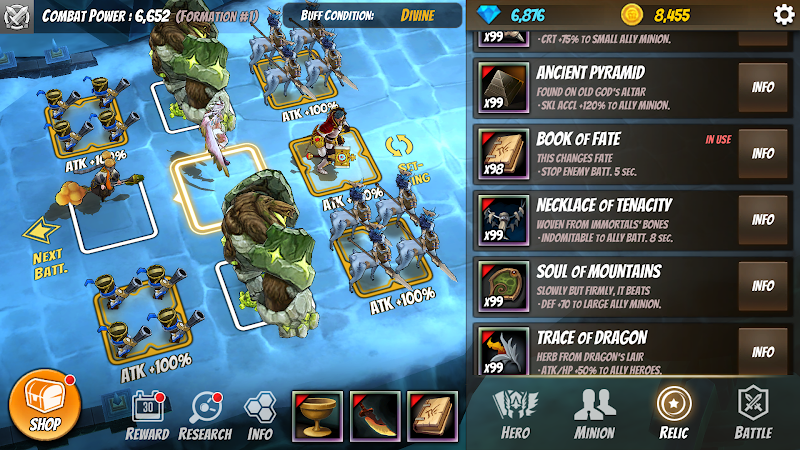Switch to the Relic tab
Image resolution: width=800 pixels, height=450 pixels.
coord(674,412)
